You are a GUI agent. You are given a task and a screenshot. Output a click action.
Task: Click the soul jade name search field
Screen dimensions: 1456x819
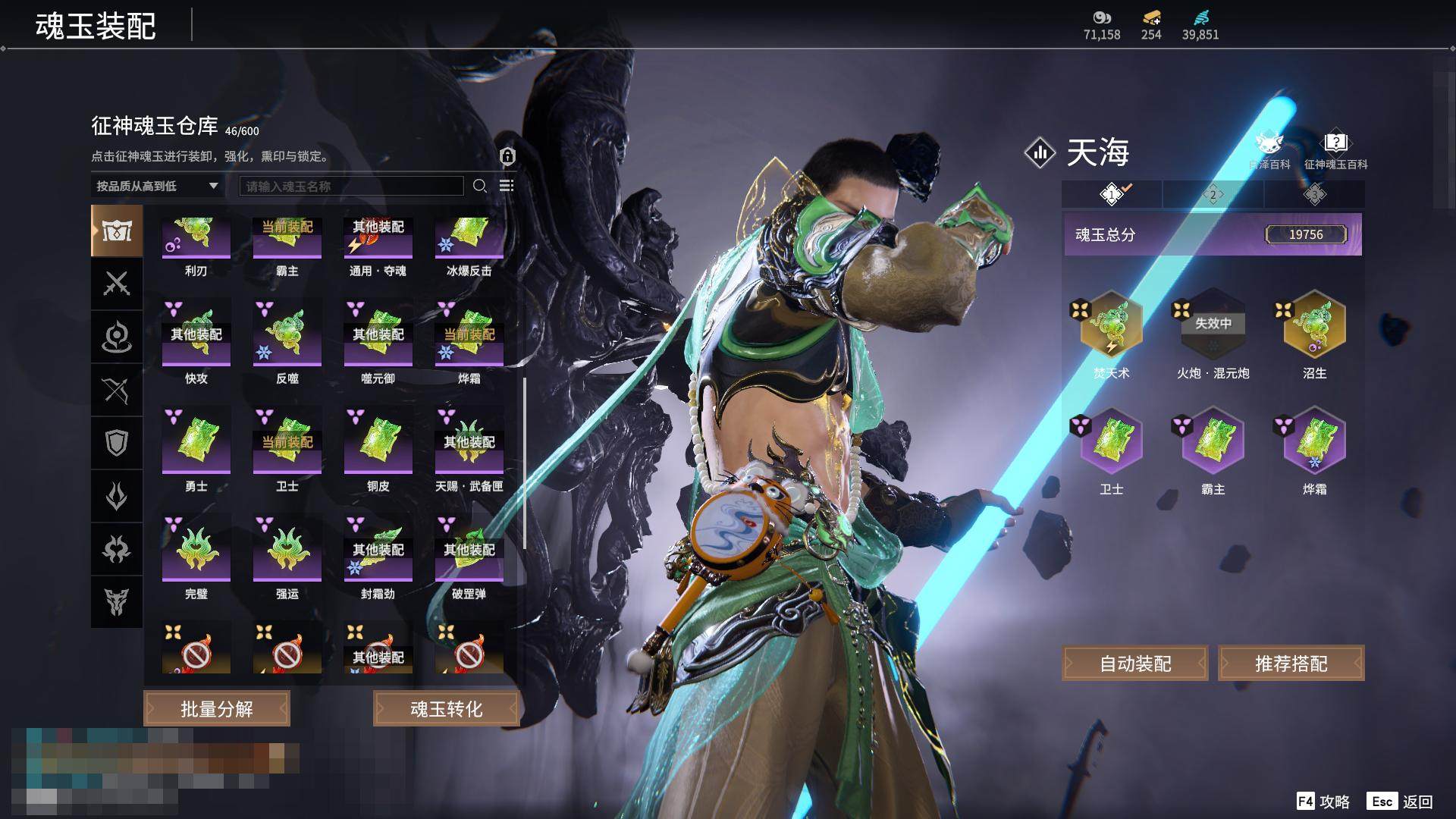[351, 186]
